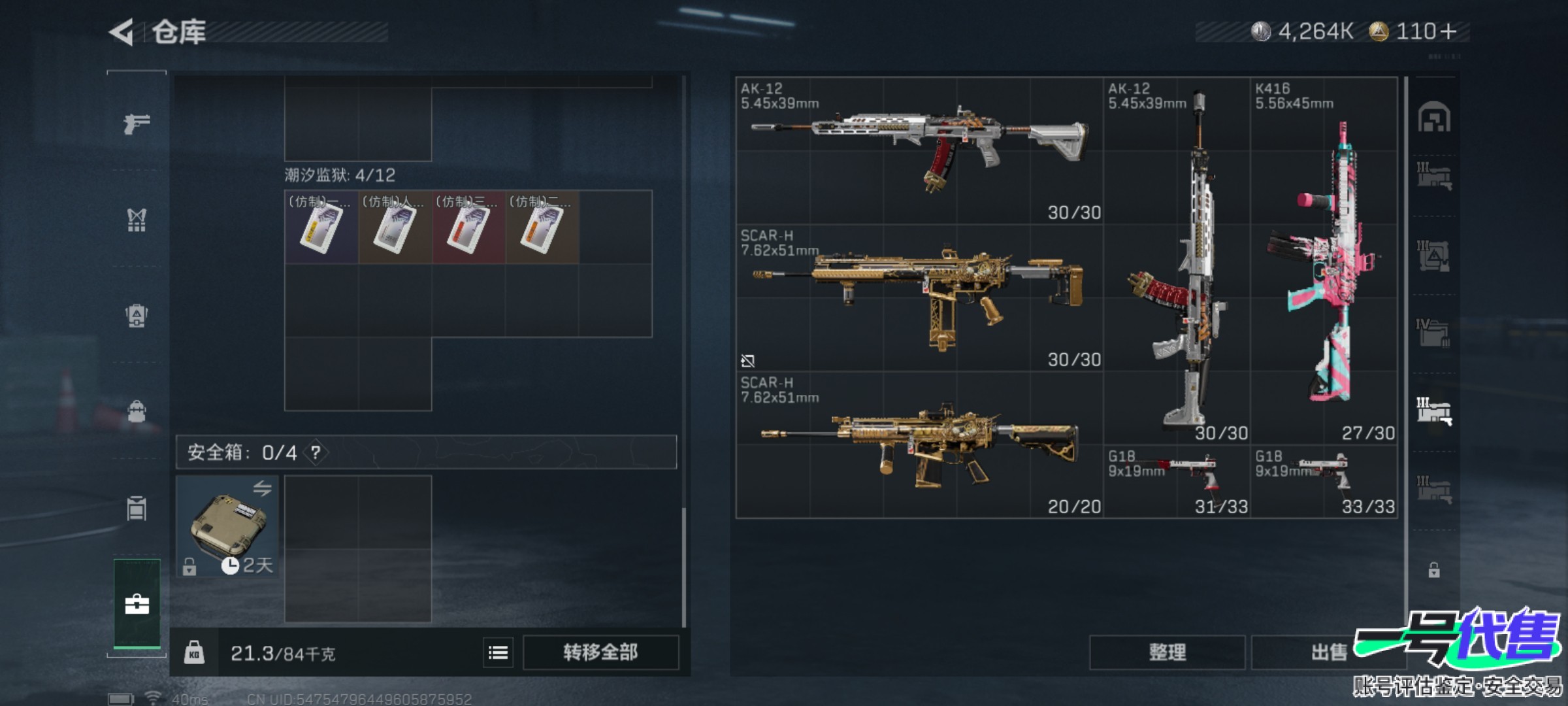Select the (仿制)一 keycard

(321, 227)
